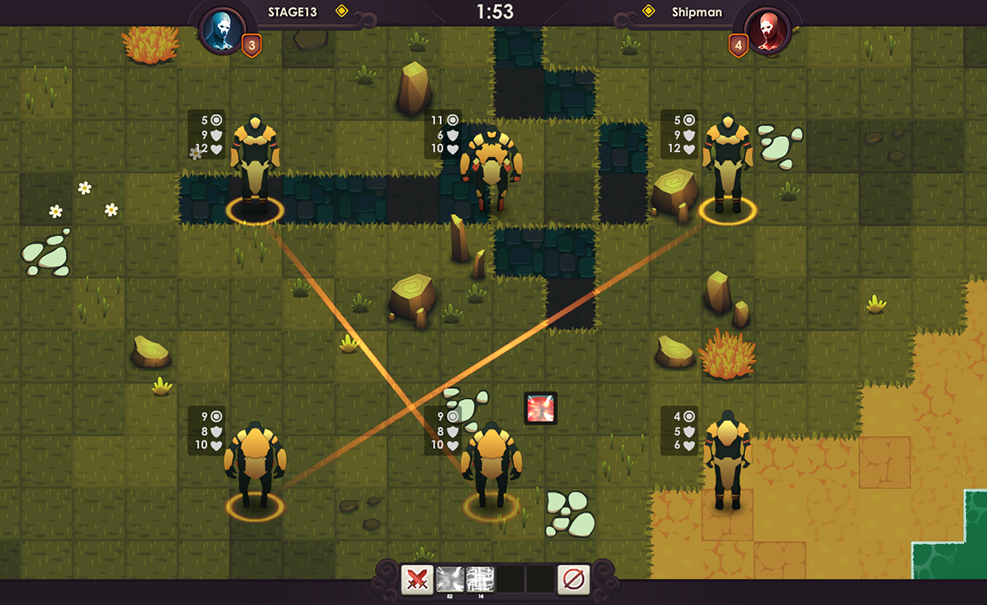The height and width of the screenshot is (605, 987).
Task: Open the red Shipman player portrait
Action: click(768, 30)
